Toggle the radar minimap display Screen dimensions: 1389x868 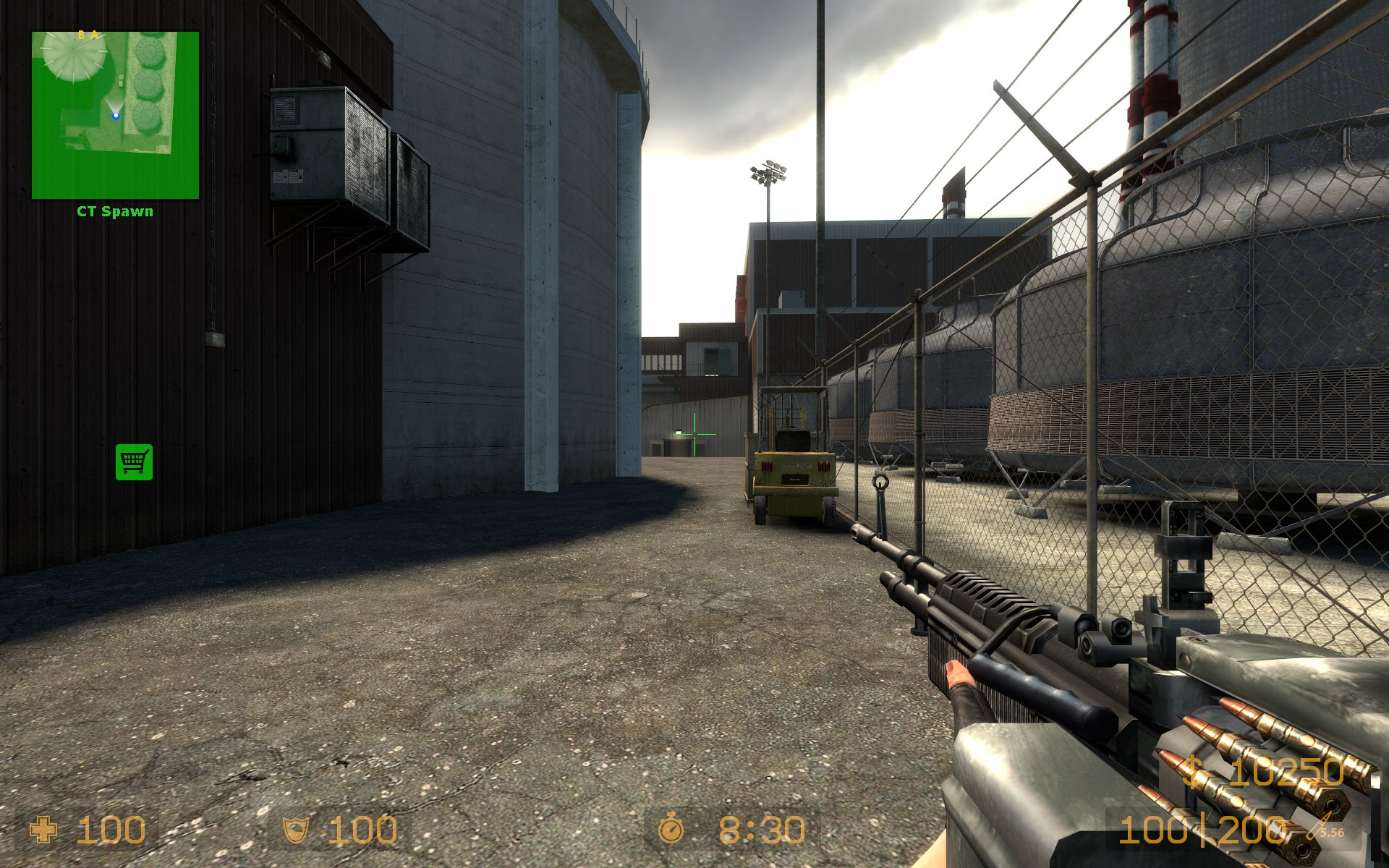114,116
